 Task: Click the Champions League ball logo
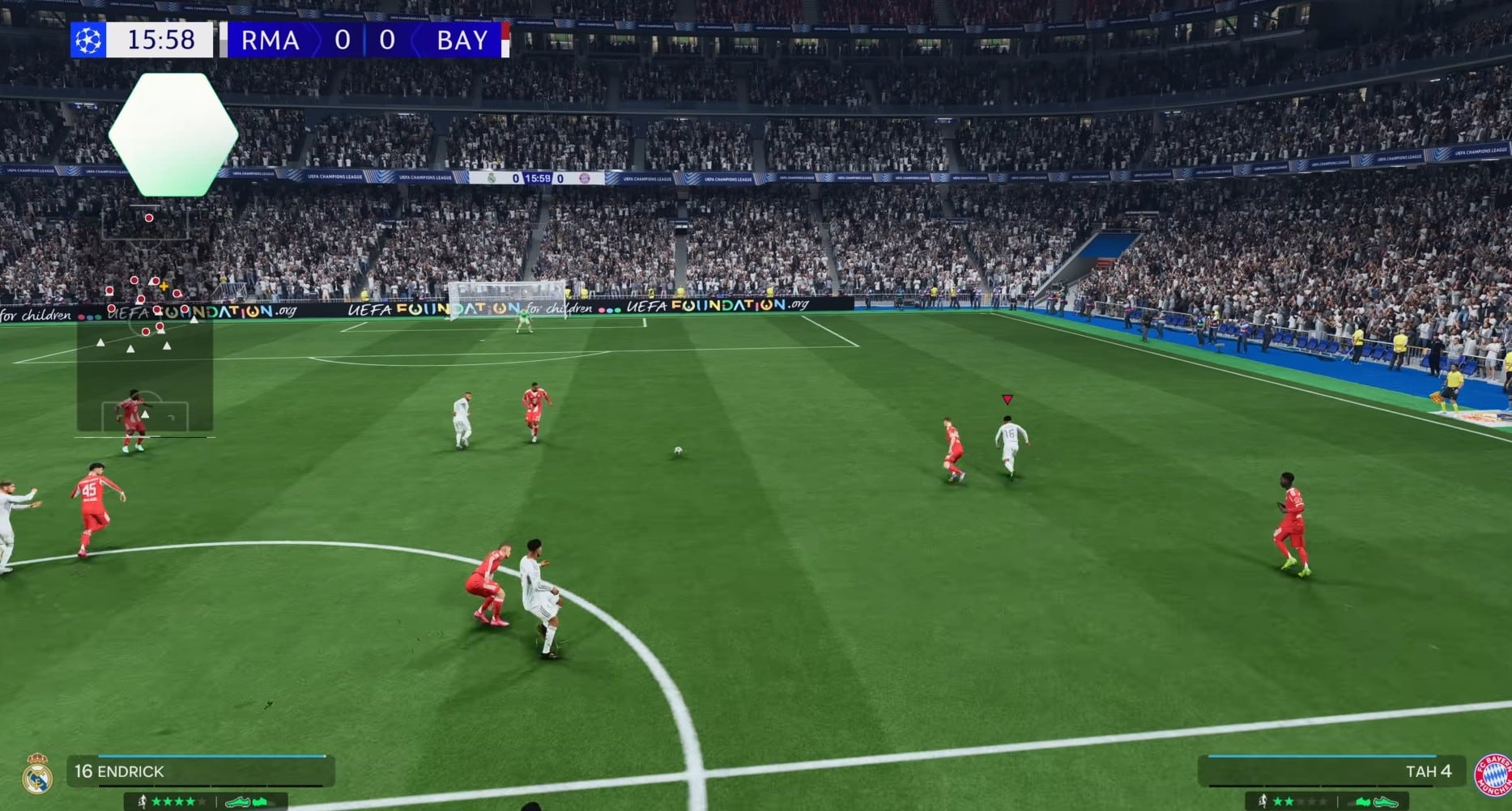pos(88,40)
